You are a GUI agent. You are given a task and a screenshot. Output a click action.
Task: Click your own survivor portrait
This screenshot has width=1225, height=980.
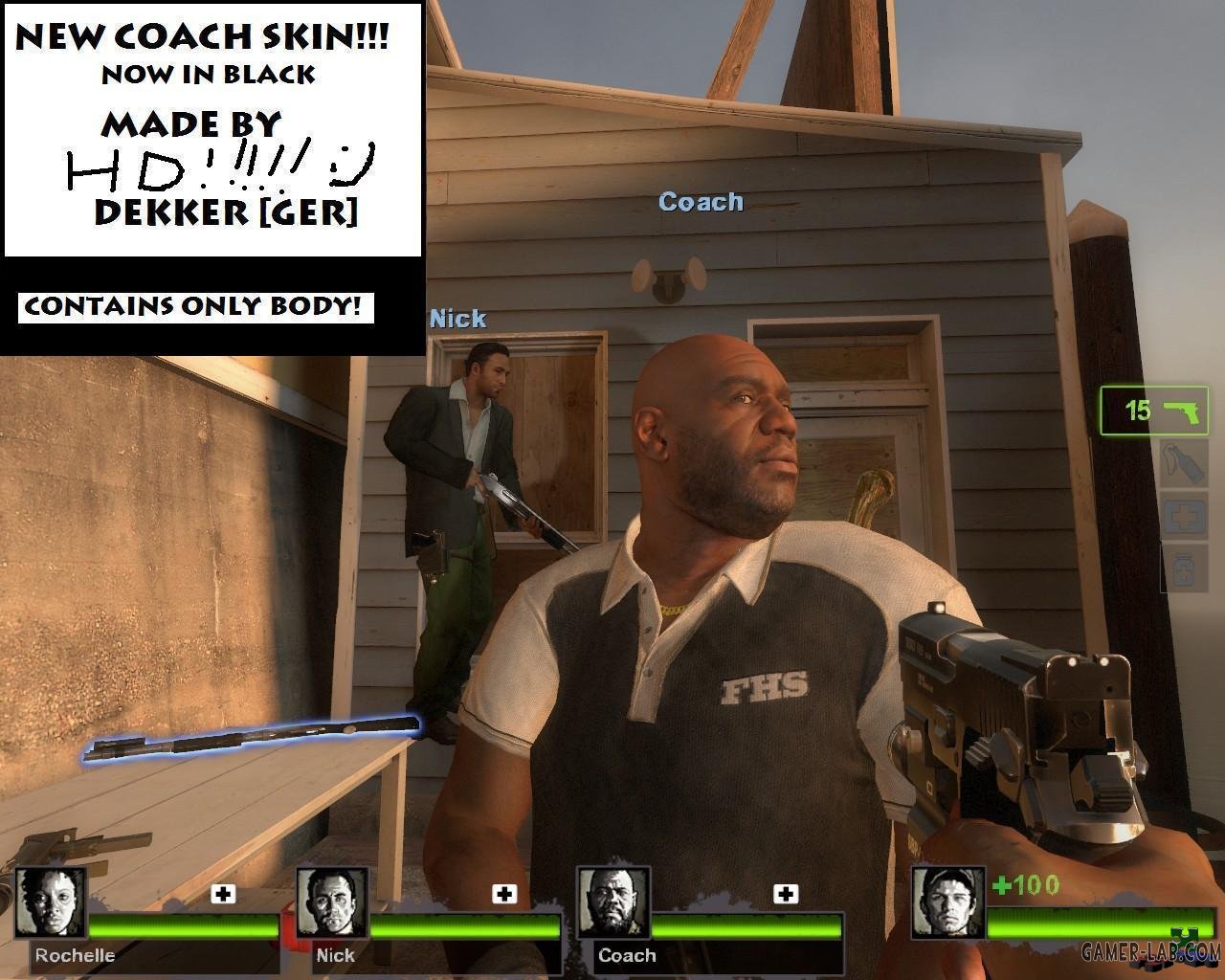(x=947, y=902)
